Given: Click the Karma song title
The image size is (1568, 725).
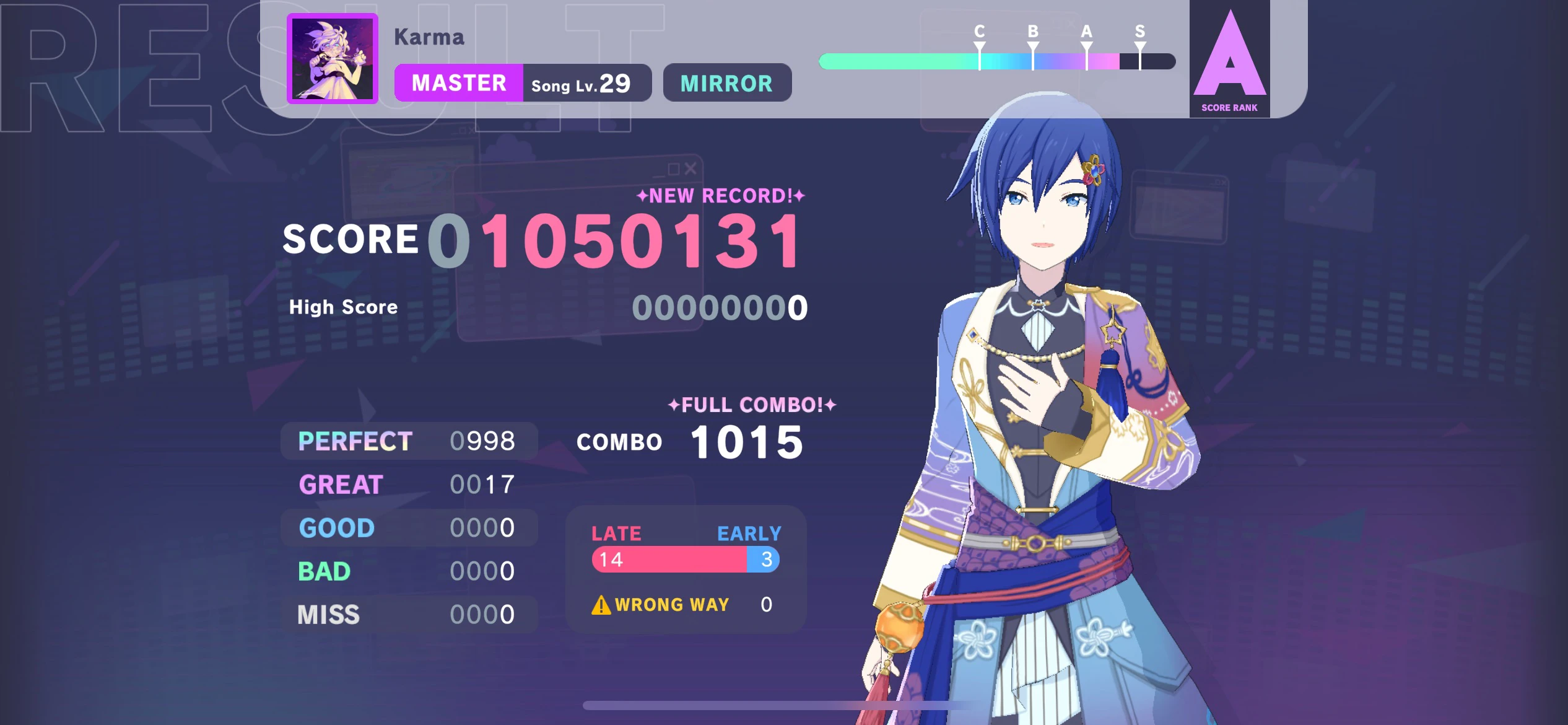Looking at the screenshot, I should coord(429,37).
